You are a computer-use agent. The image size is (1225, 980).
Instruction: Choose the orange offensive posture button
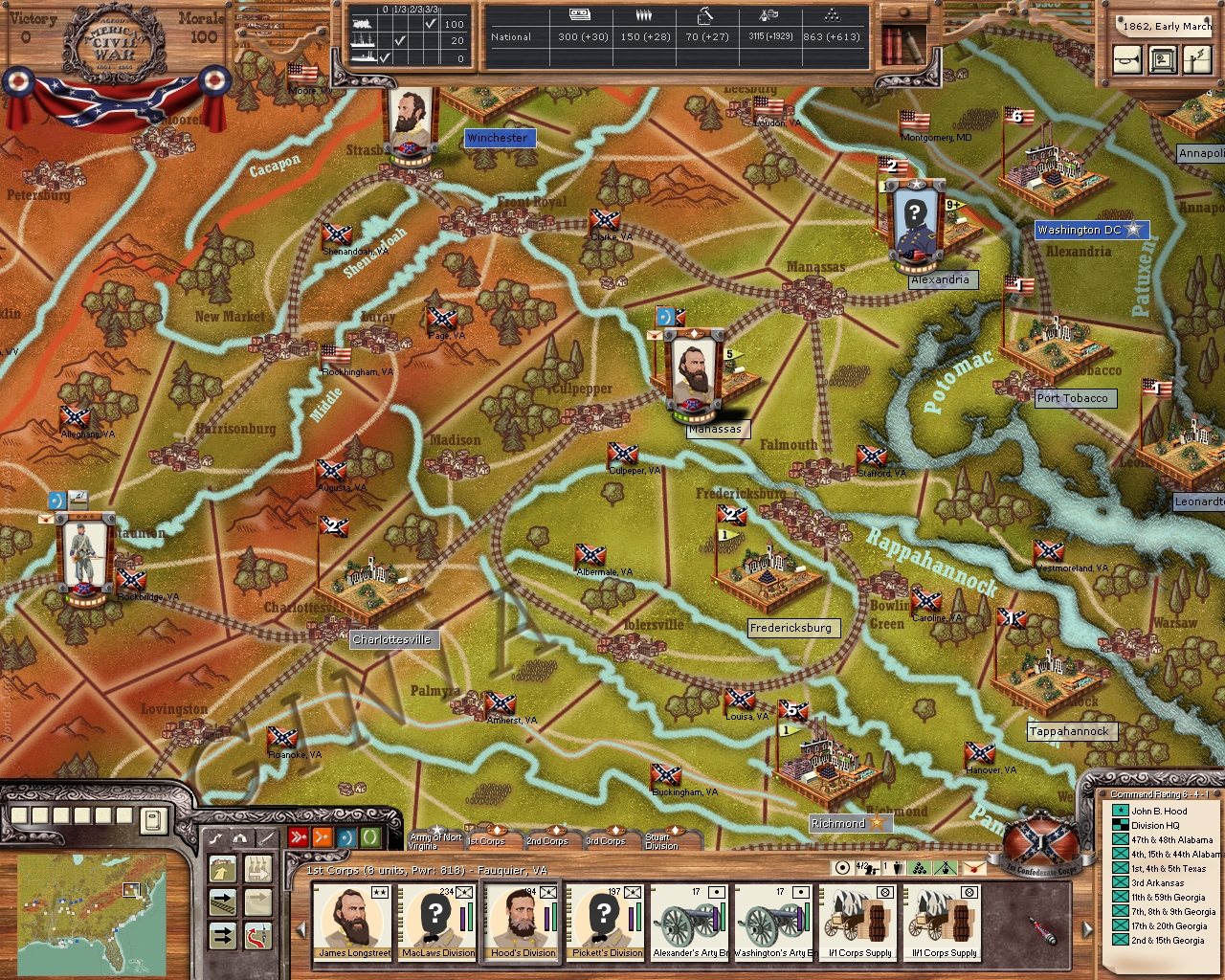pos(323,838)
